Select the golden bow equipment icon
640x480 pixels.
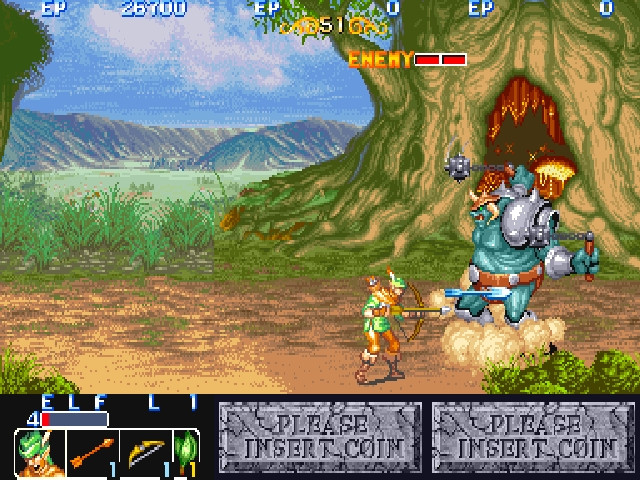tap(146, 452)
